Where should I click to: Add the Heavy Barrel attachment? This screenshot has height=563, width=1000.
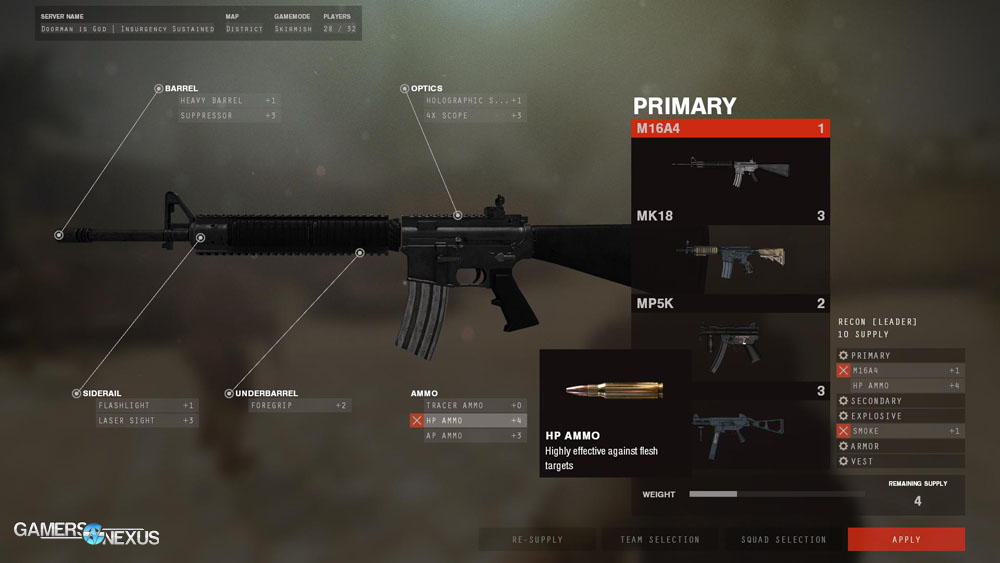(x=228, y=101)
